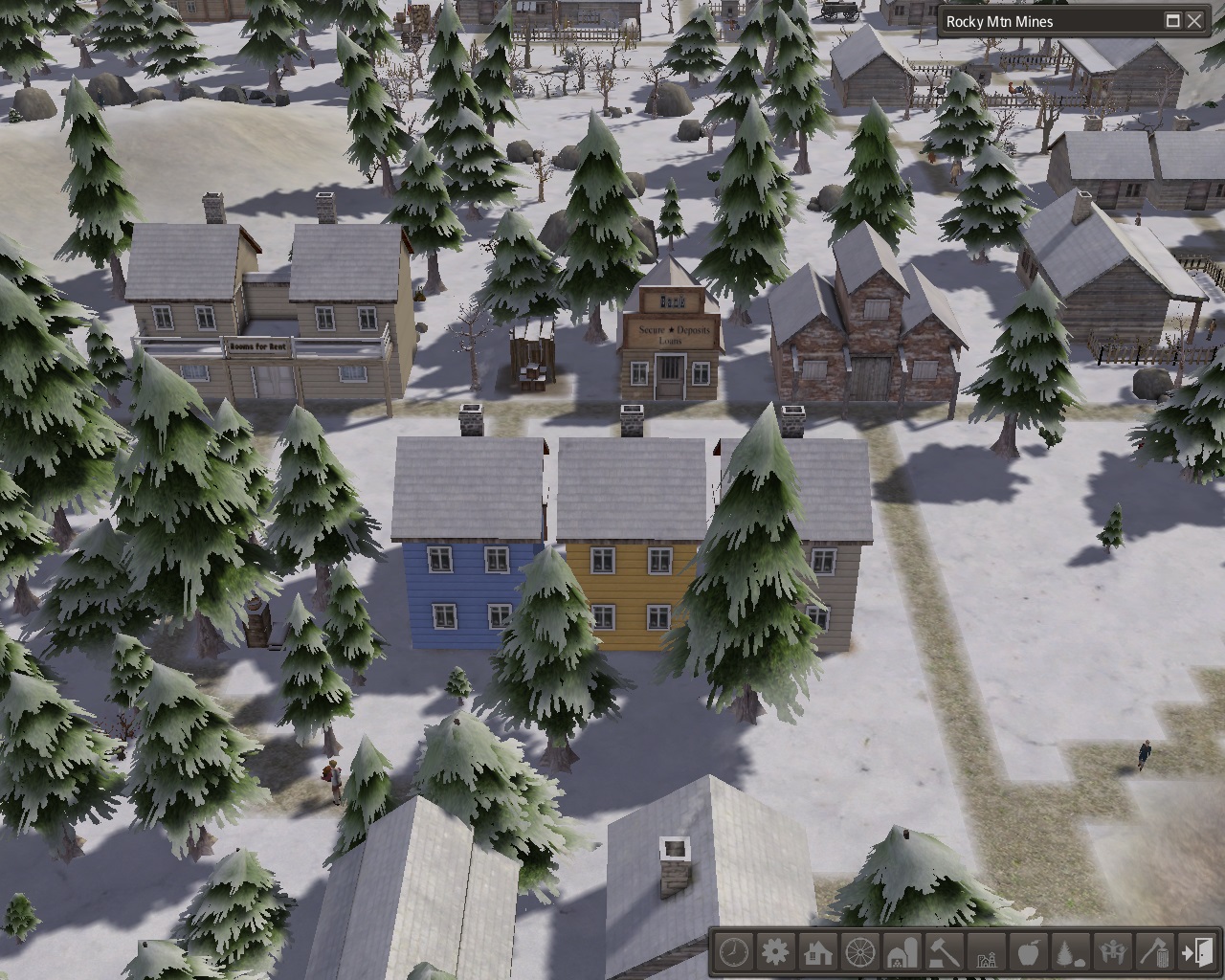Open the clock tools and reports menu
Viewport: 1225px width, 980px height.
point(734,952)
